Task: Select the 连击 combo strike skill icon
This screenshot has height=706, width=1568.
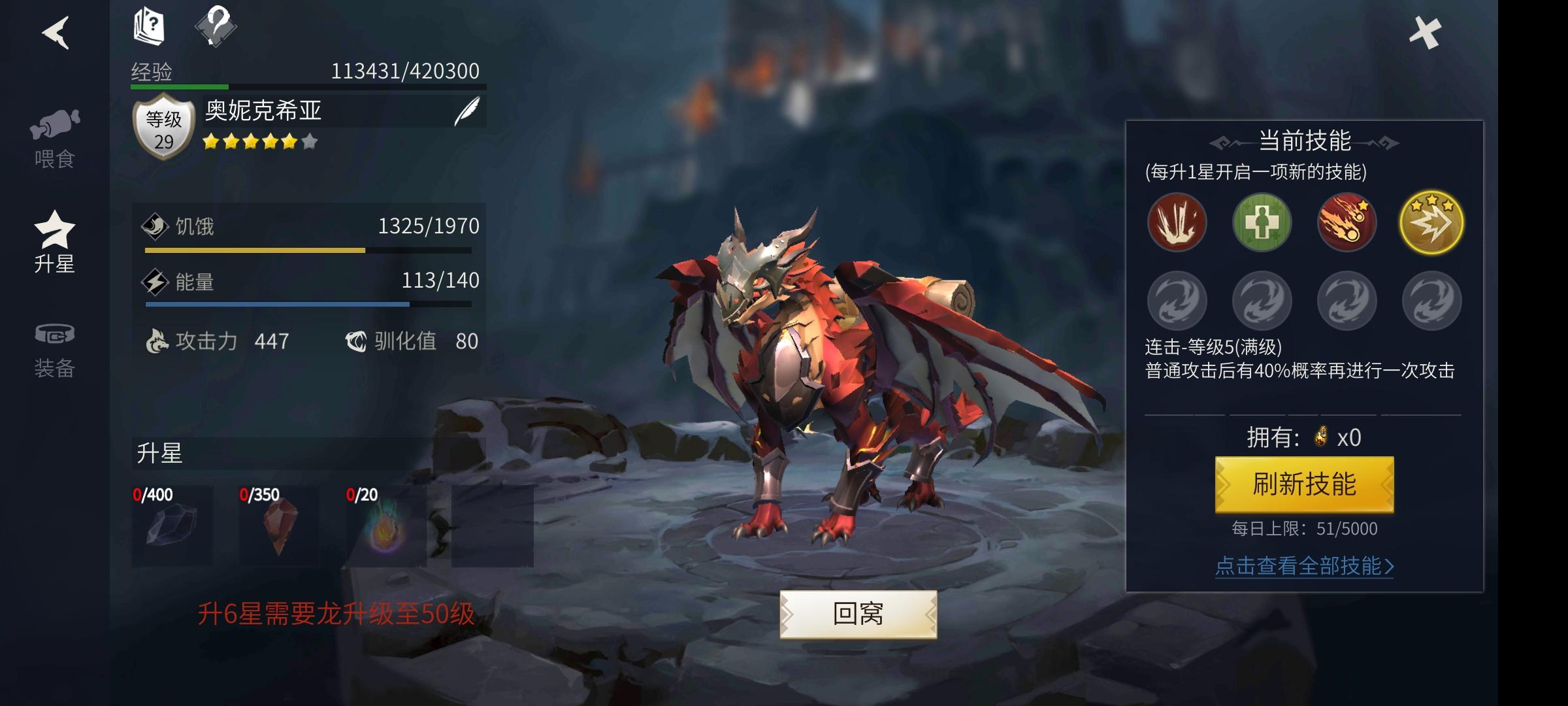Action: pos(1431,222)
